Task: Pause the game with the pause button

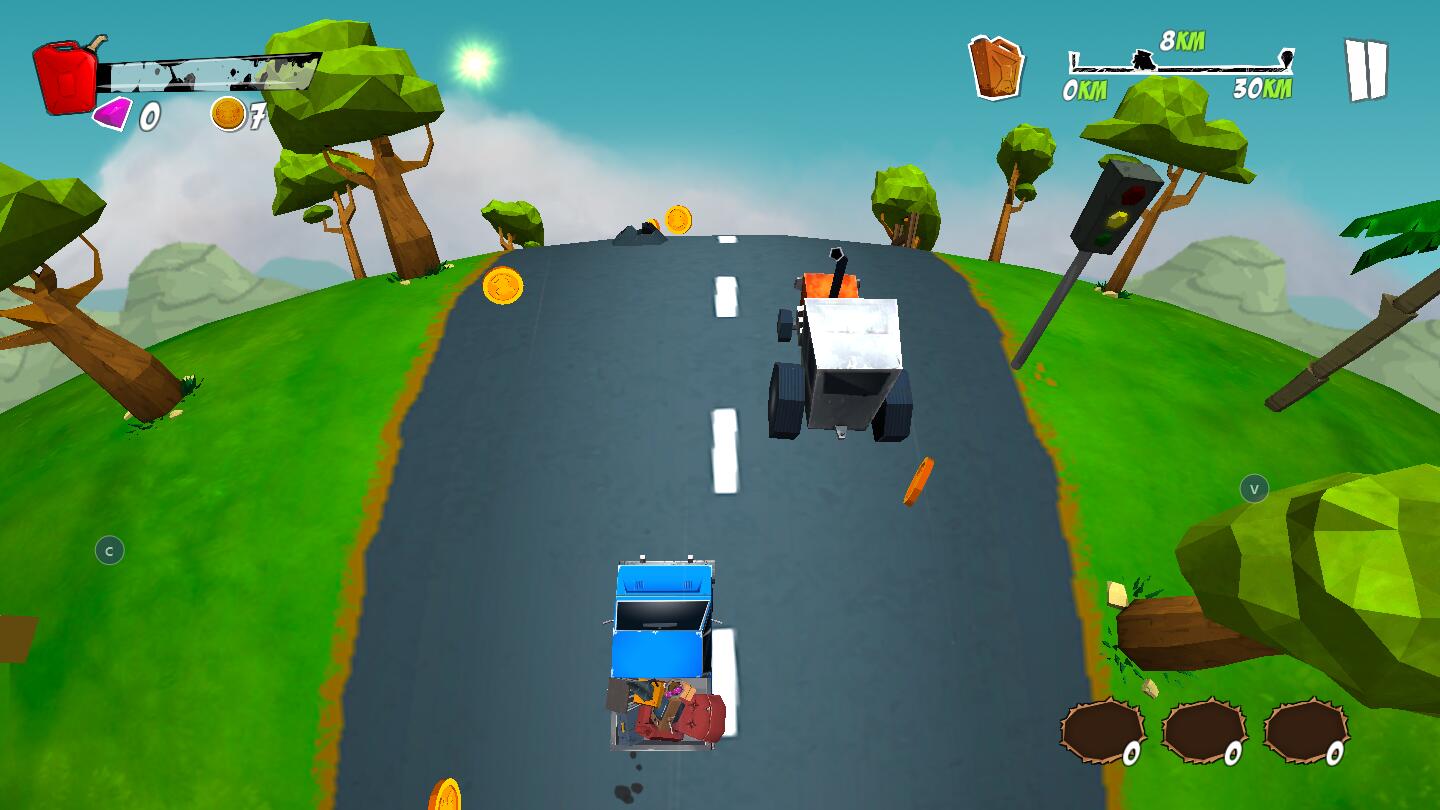Action: 1365,69
